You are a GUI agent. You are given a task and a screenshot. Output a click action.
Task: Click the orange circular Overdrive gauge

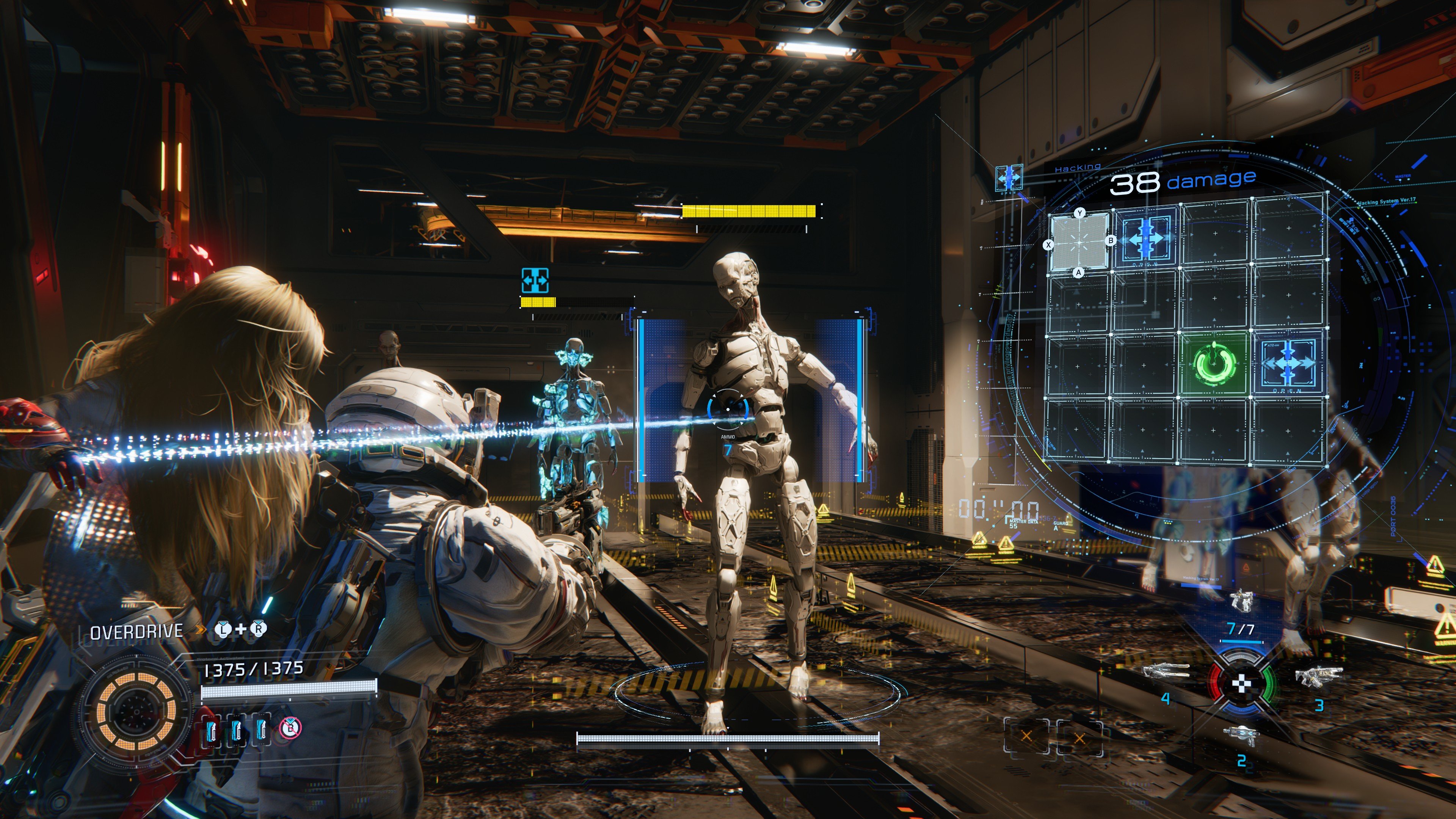(x=136, y=711)
